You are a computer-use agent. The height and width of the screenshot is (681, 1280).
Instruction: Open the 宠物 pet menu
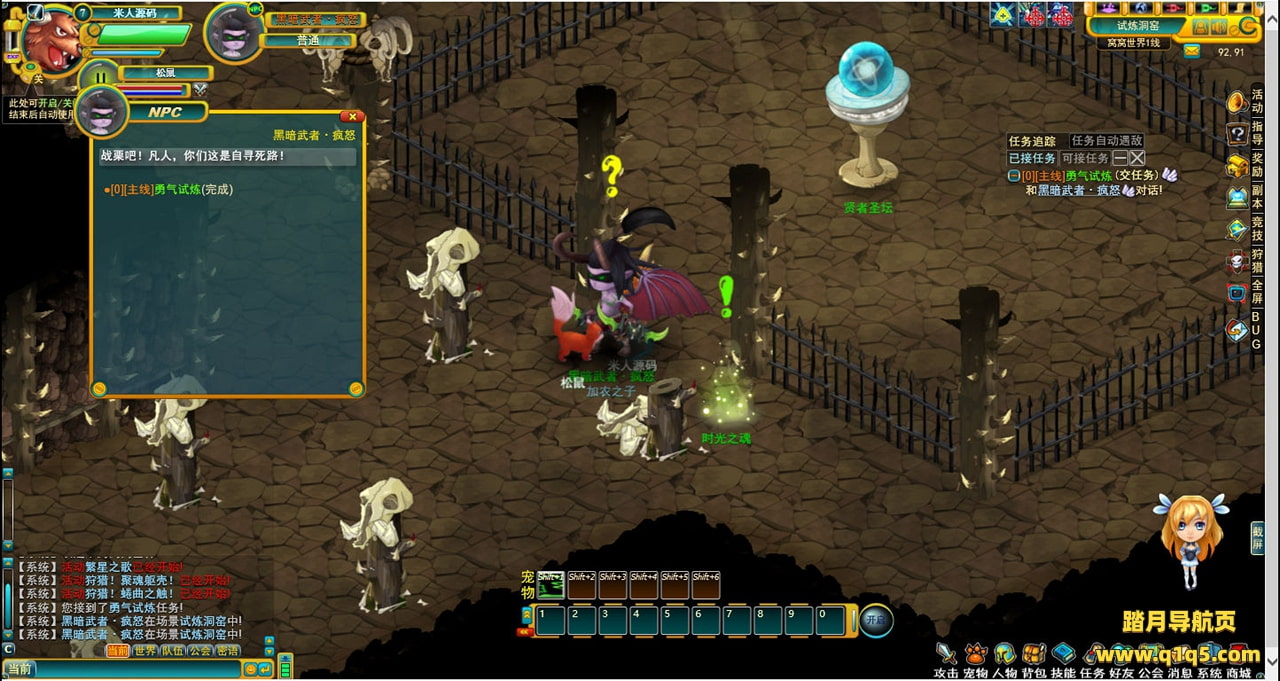pyautogui.click(x=975, y=655)
